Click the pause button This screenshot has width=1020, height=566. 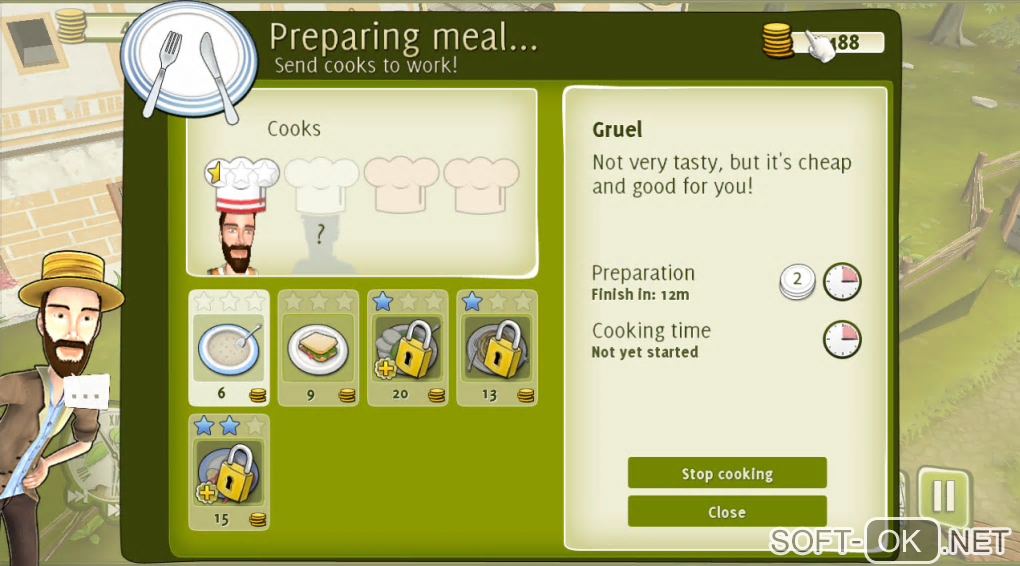[943, 495]
